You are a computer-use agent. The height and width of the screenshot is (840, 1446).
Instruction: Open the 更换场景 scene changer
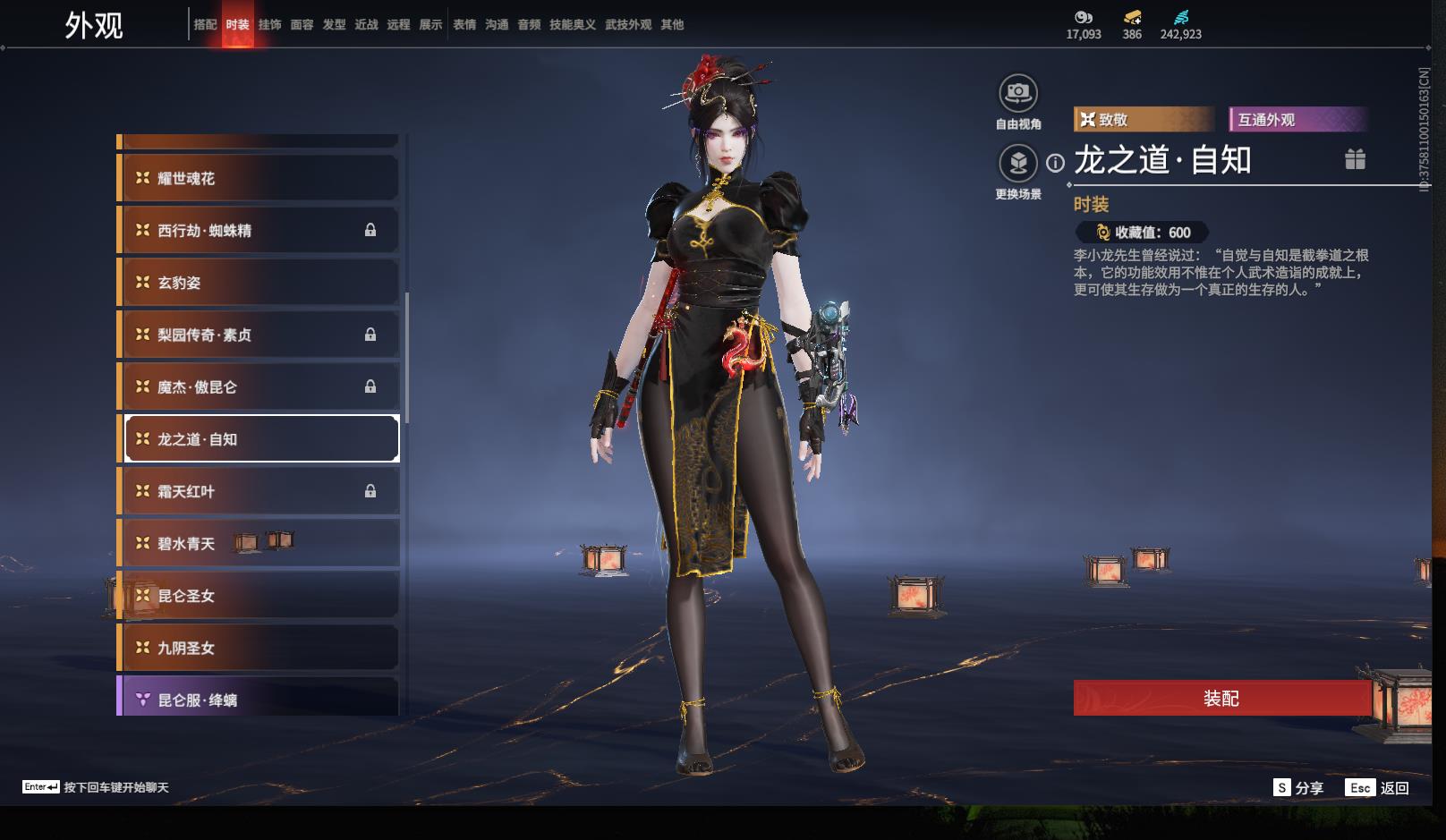point(1018,164)
